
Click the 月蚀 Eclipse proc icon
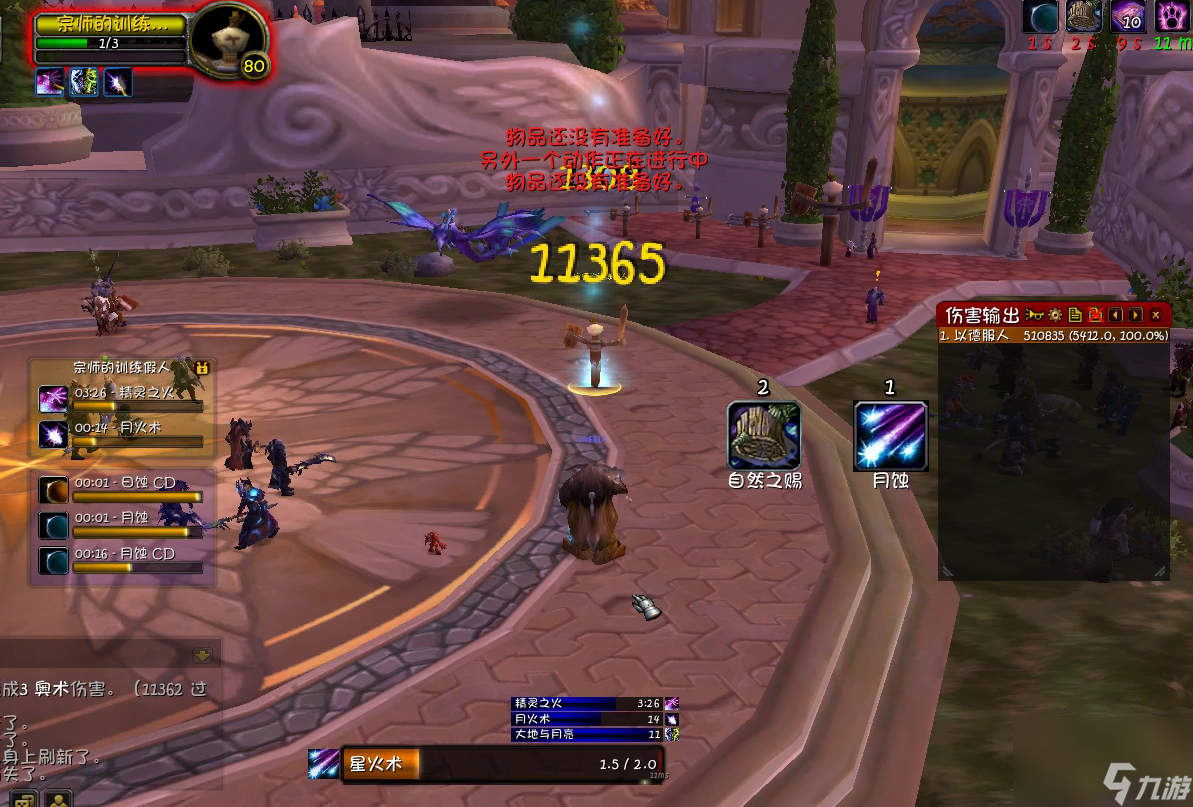click(x=890, y=437)
